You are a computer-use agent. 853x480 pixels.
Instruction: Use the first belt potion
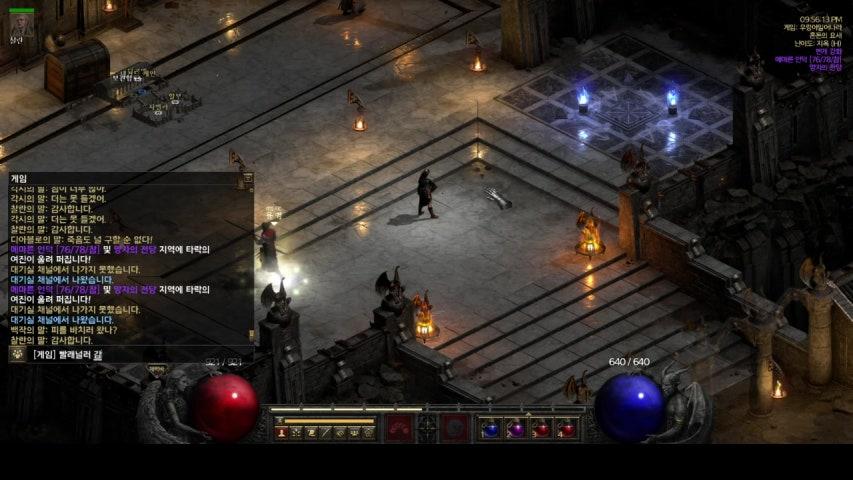point(490,429)
